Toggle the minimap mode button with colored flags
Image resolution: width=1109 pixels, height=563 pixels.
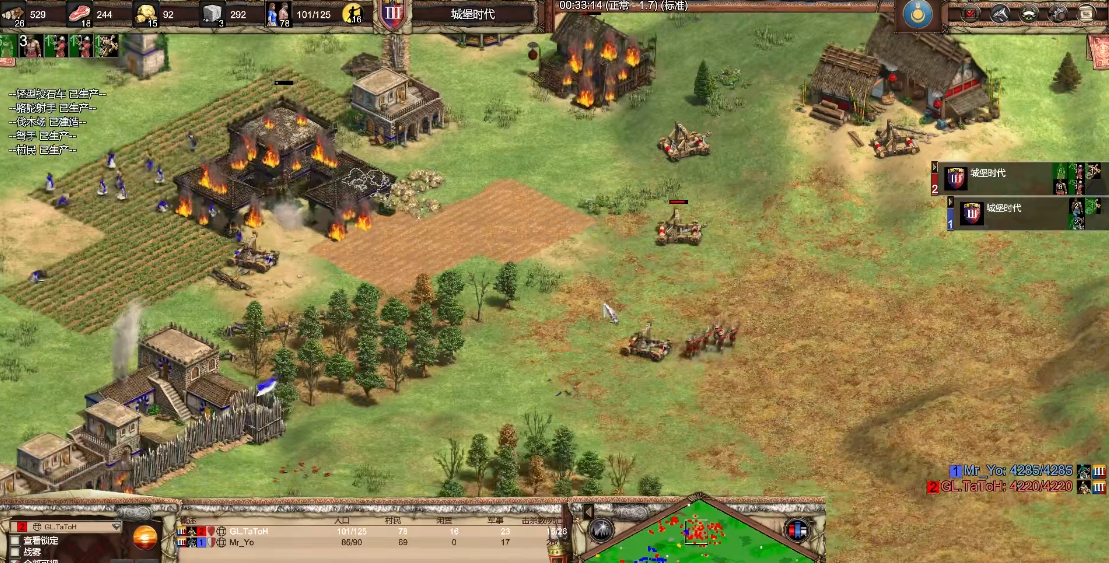point(796,530)
